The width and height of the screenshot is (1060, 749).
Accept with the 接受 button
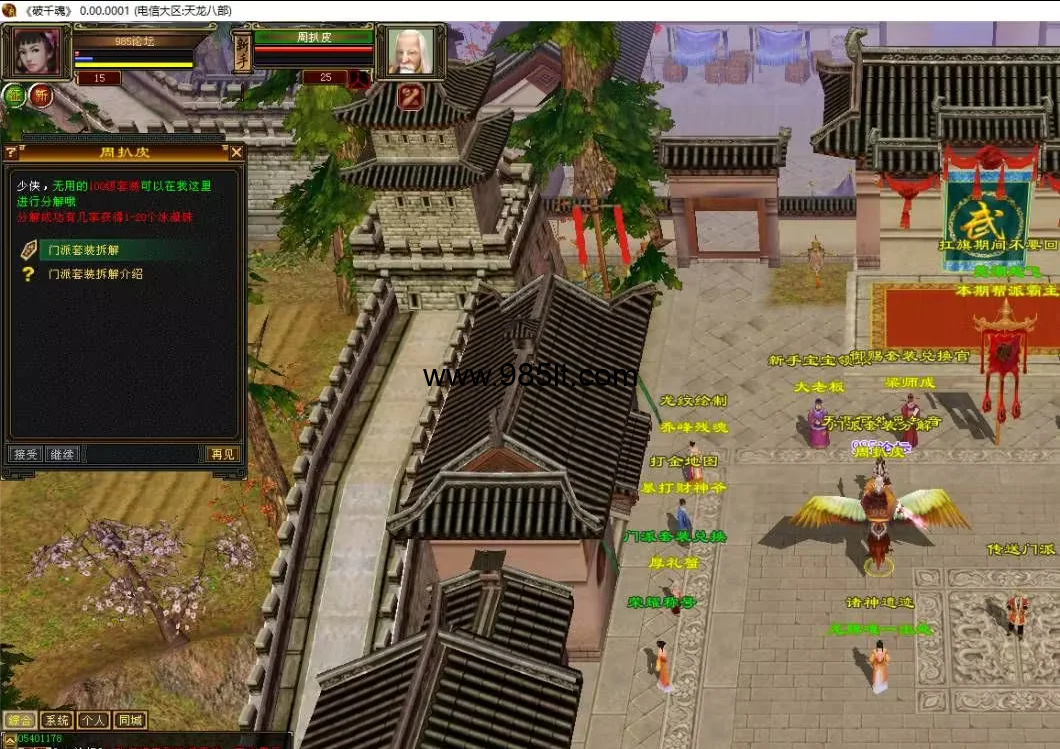(25, 454)
